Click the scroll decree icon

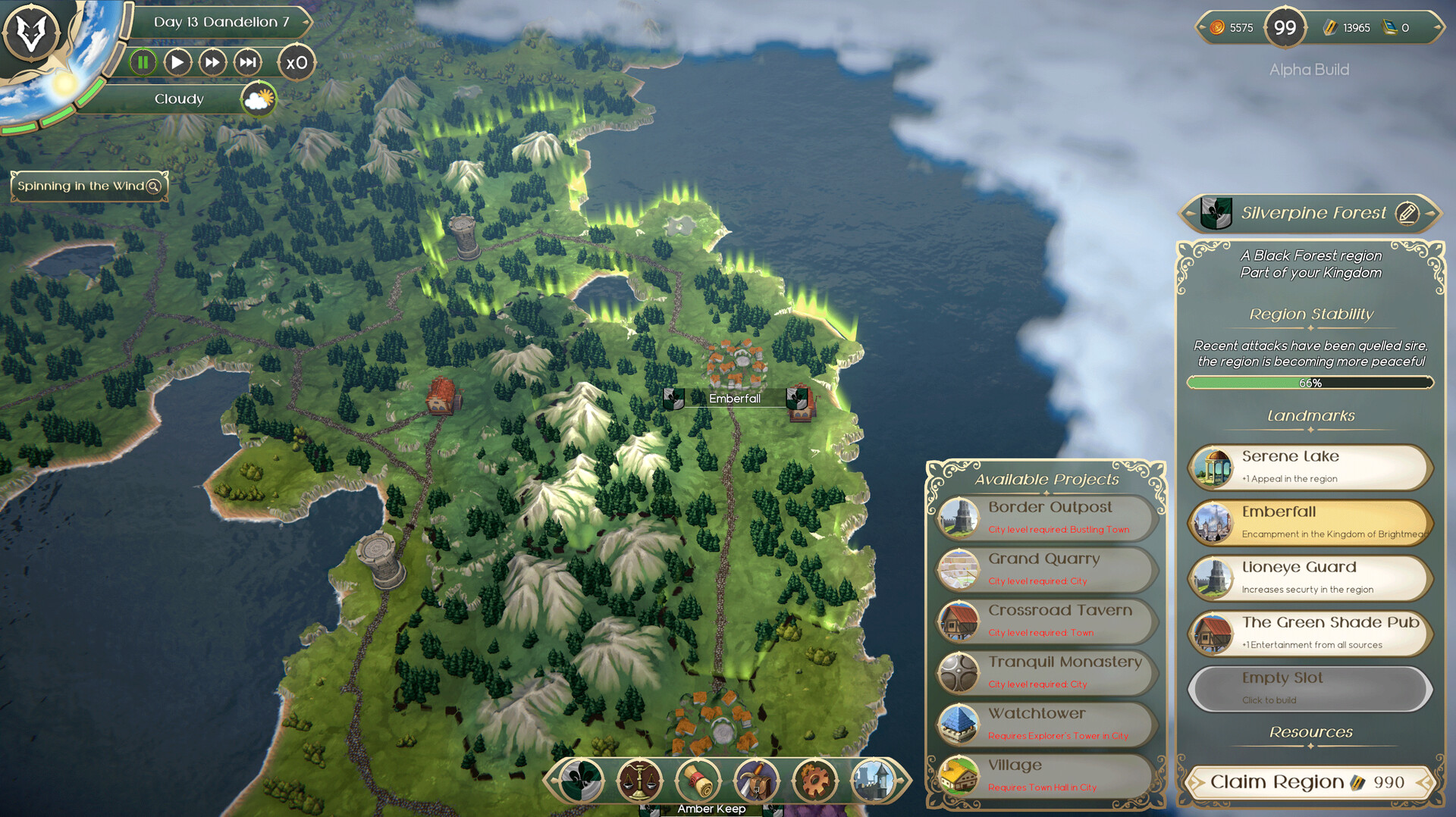coord(698,781)
